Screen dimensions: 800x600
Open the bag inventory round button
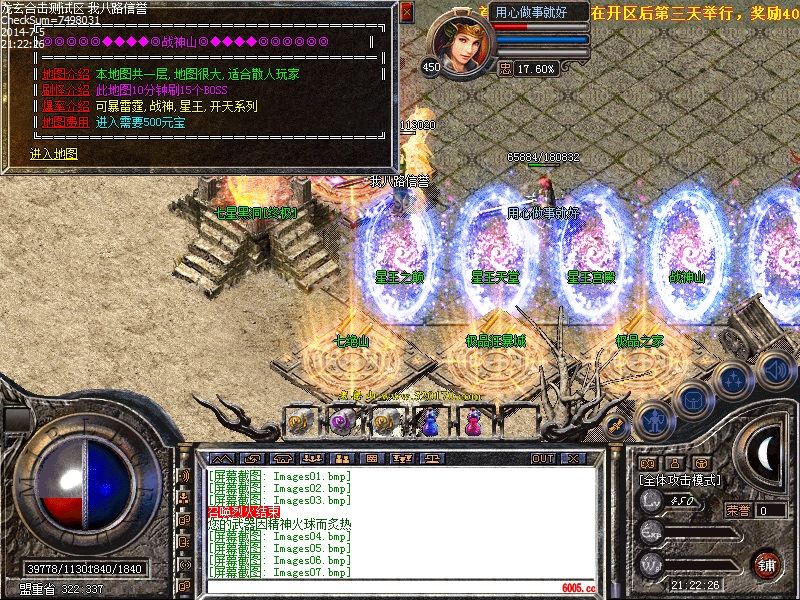coord(693,401)
